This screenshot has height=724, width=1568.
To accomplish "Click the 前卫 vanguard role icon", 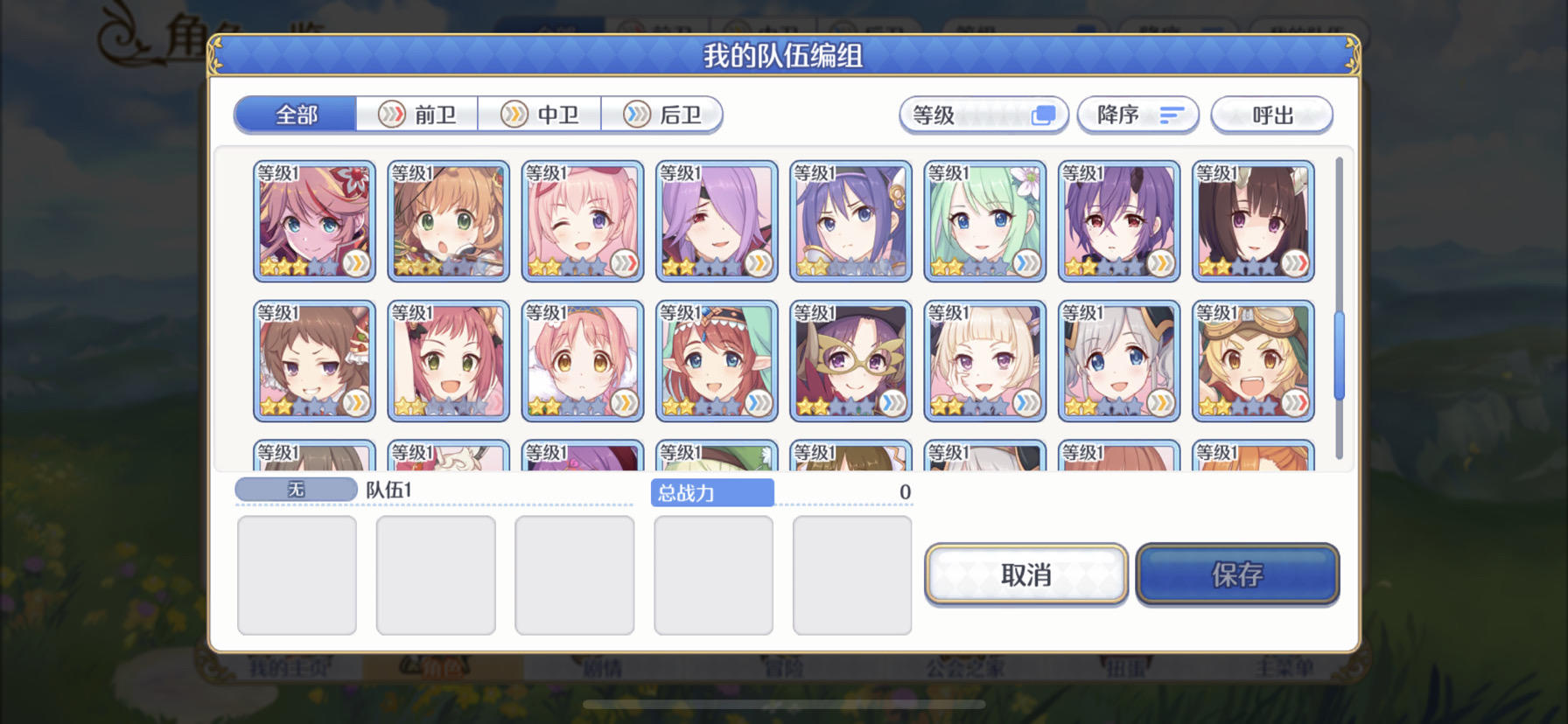I will tap(393, 115).
